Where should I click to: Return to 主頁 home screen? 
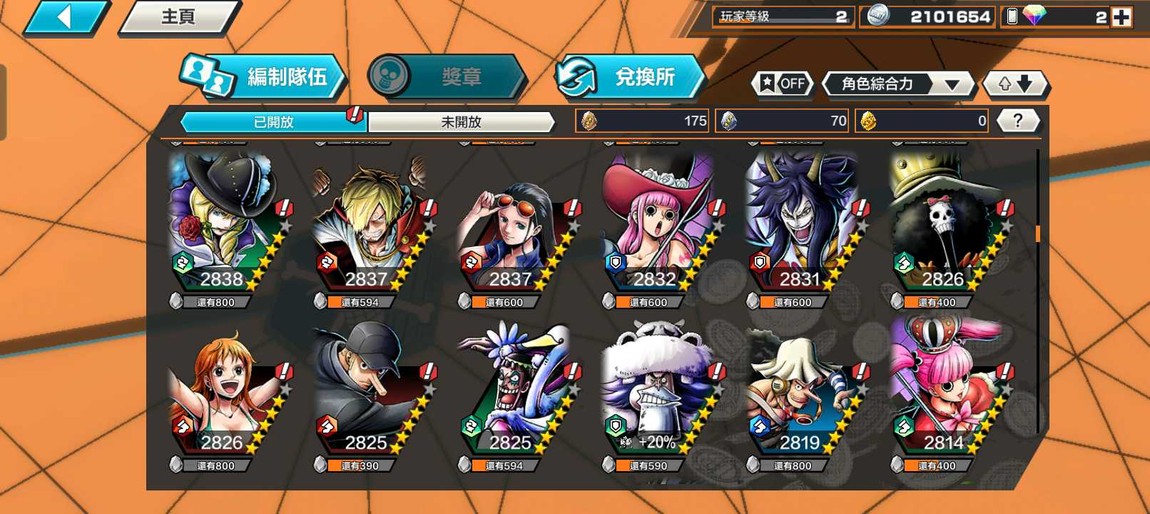coord(178,17)
